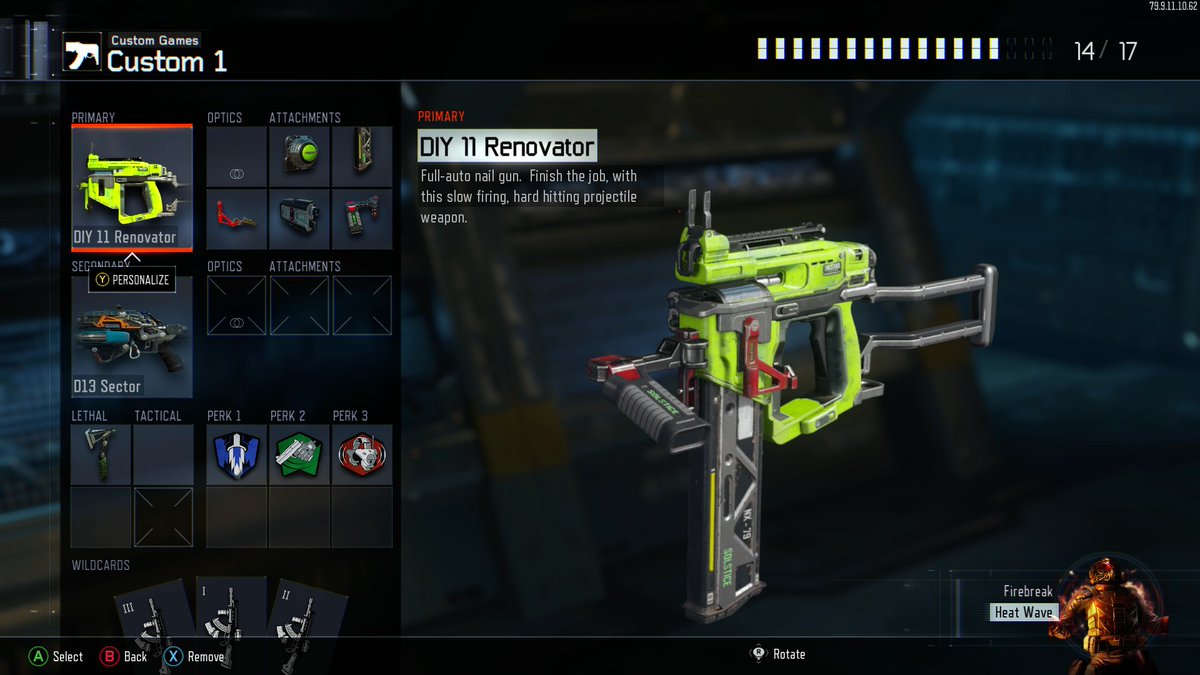The image size is (1200, 675).
Task: Select the green round-capped attachment slot
Action: (x=299, y=157)
